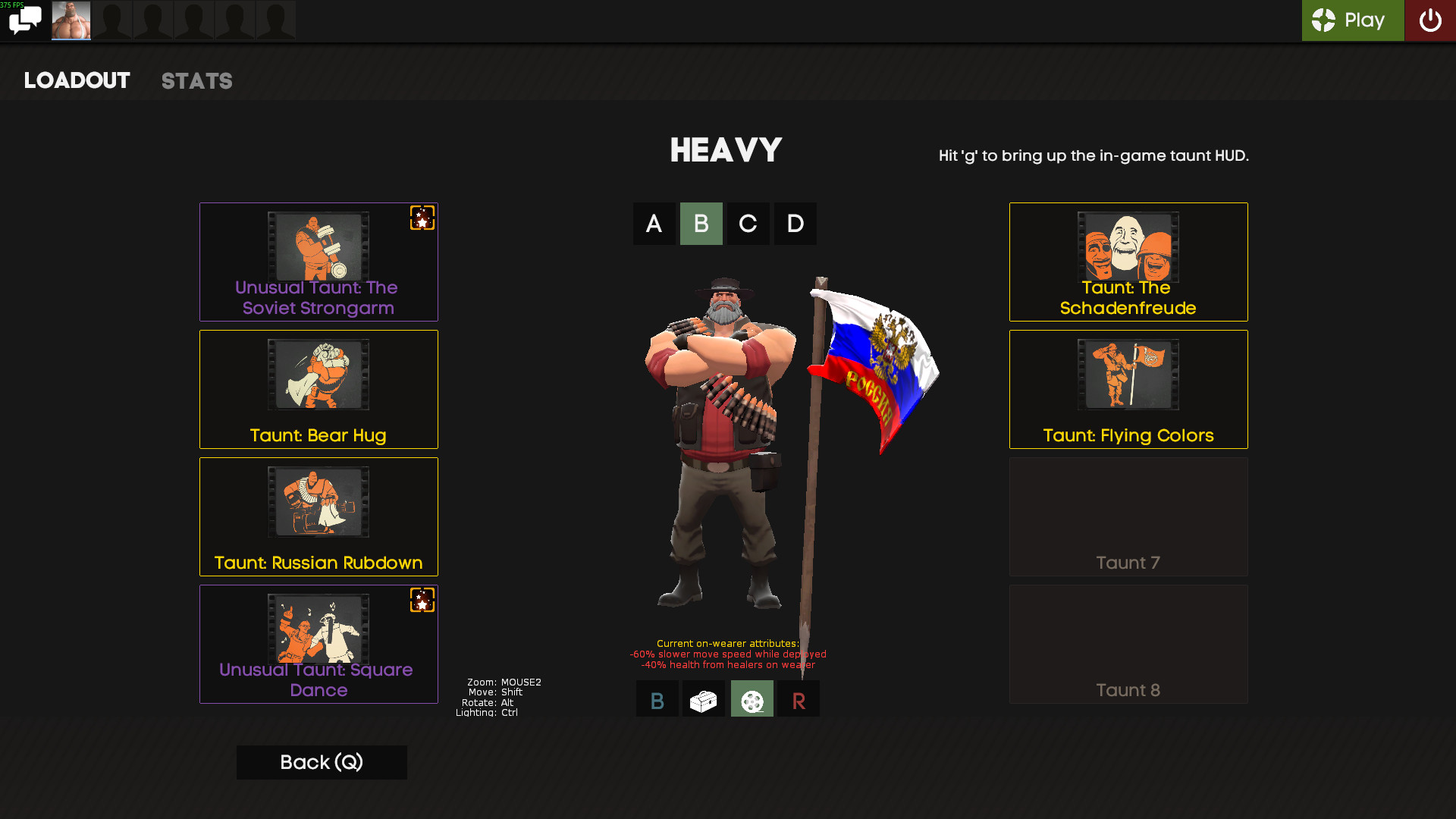Click the unusual effect star on Soviet Strongarm
This screenshot has height=819, width=1456.
(x=422, y=219)
